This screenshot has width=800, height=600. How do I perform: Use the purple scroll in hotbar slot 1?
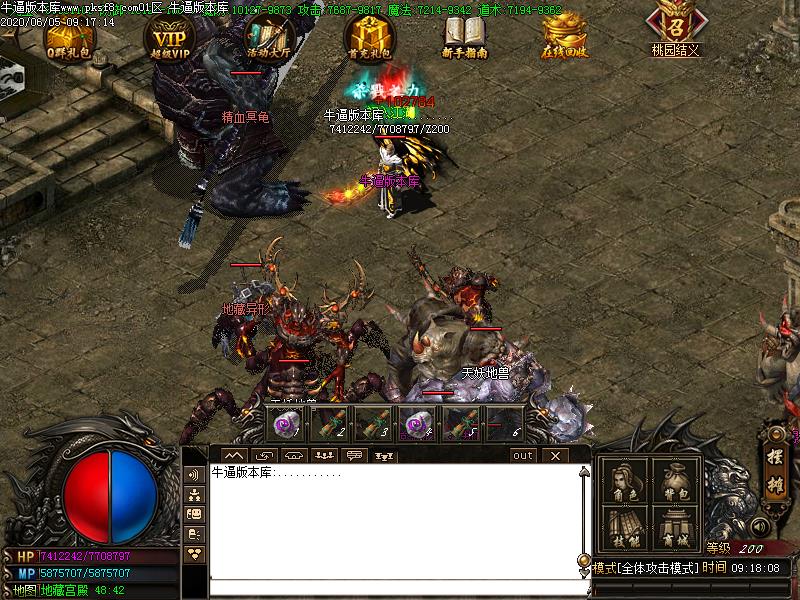[x=288, y=424]
